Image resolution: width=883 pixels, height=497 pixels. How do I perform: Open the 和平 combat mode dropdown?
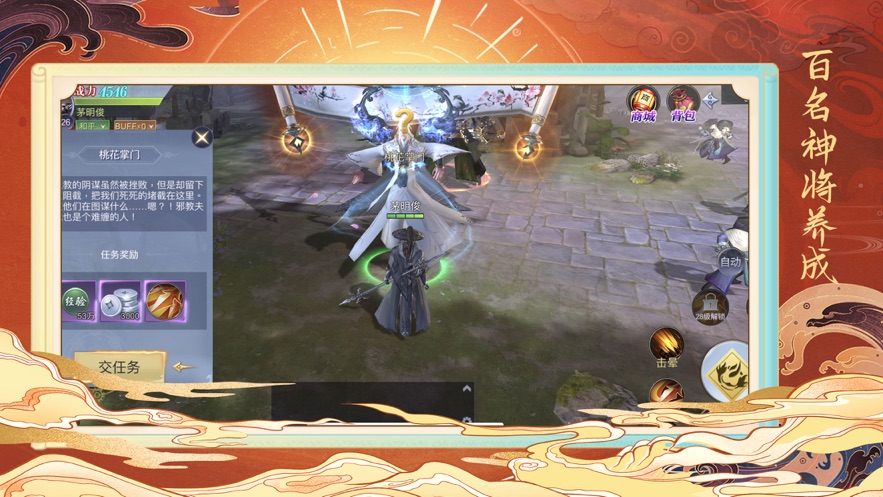[91, 126]
